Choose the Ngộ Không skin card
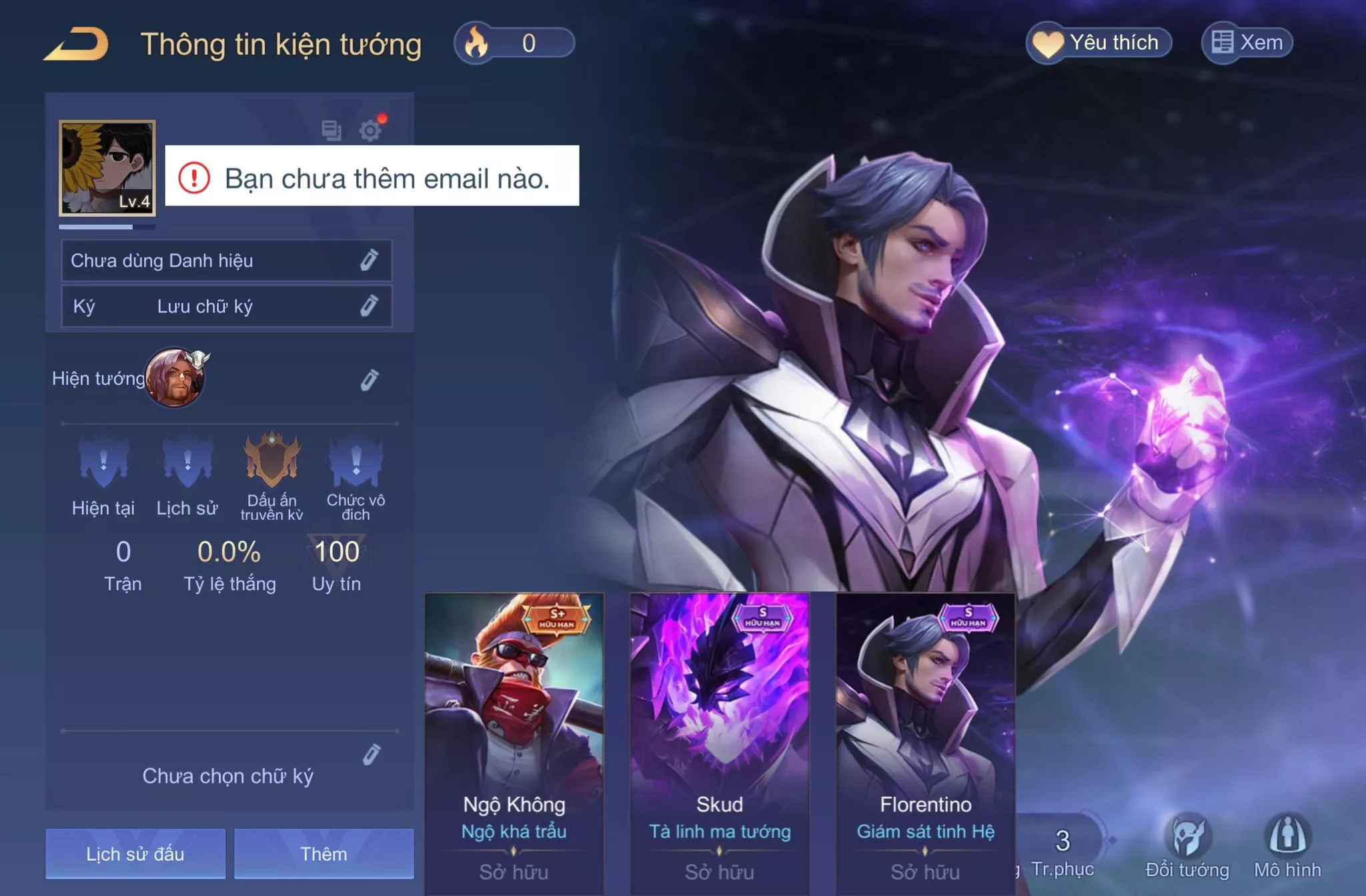The image size is (1366, 896). [x=514, y=740]
